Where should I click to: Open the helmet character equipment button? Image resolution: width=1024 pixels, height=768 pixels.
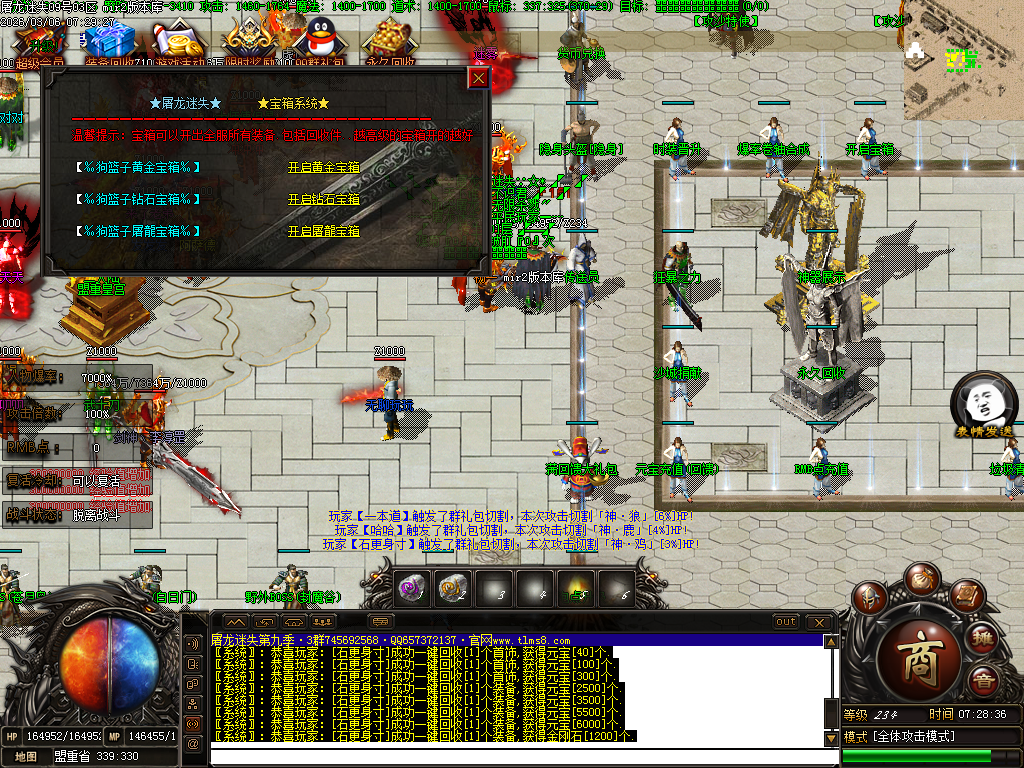click(870, 598)
